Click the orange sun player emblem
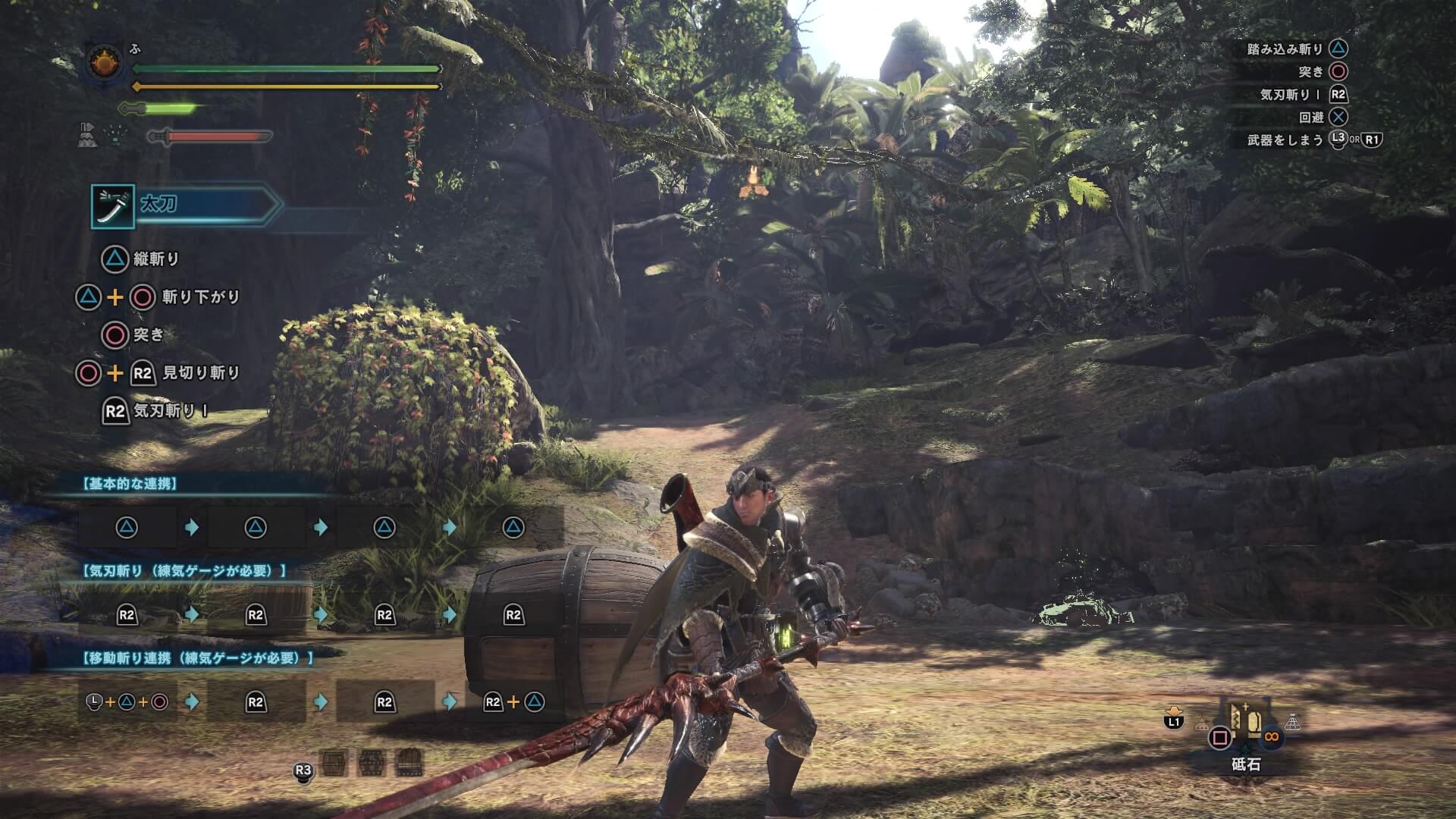1456x819 pixels. [105, 62]
